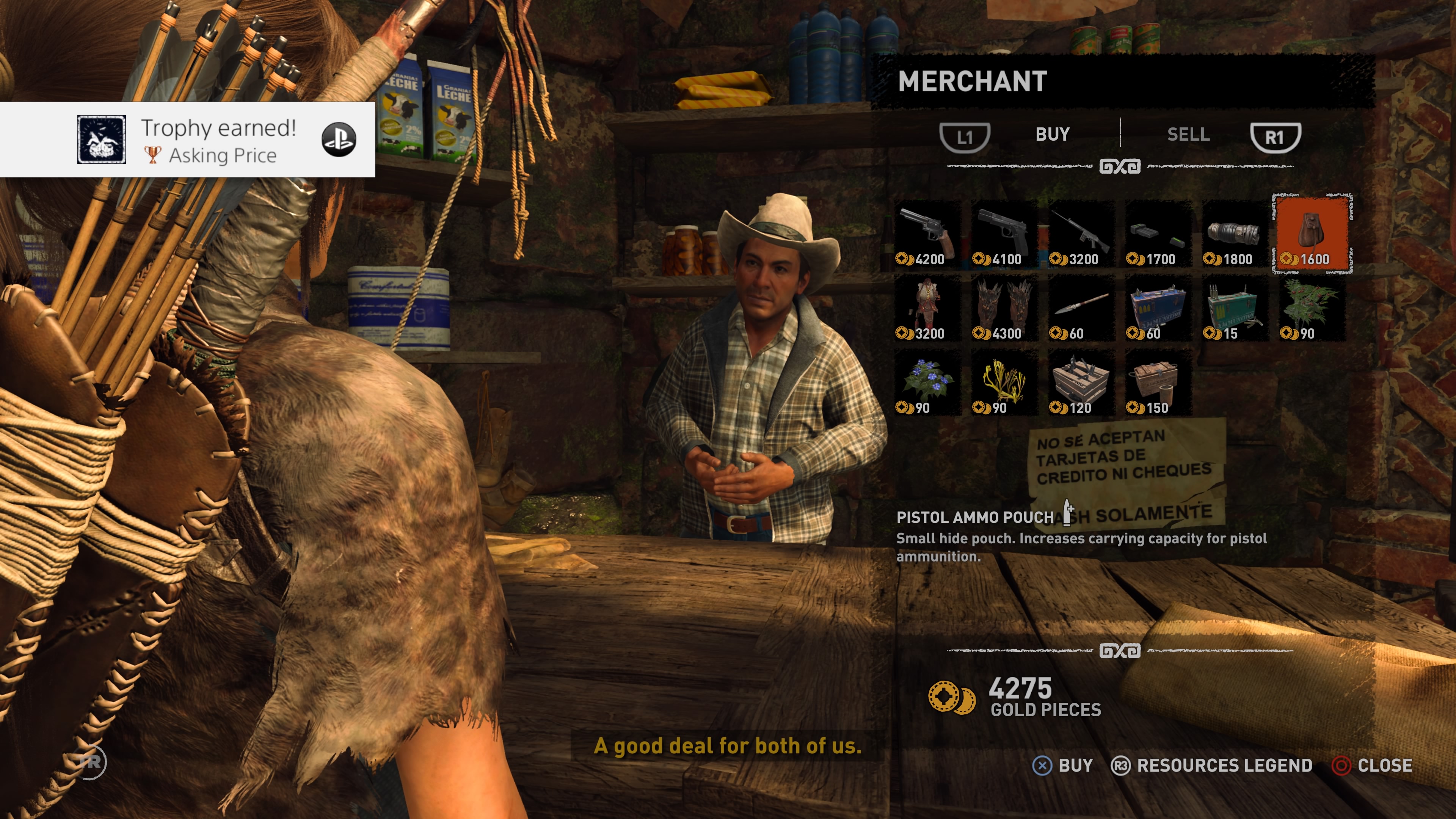Open the Buy tab
The width and height of the screenshot is (1456, 819).
pyautogui.click(x=1052, y=135)
